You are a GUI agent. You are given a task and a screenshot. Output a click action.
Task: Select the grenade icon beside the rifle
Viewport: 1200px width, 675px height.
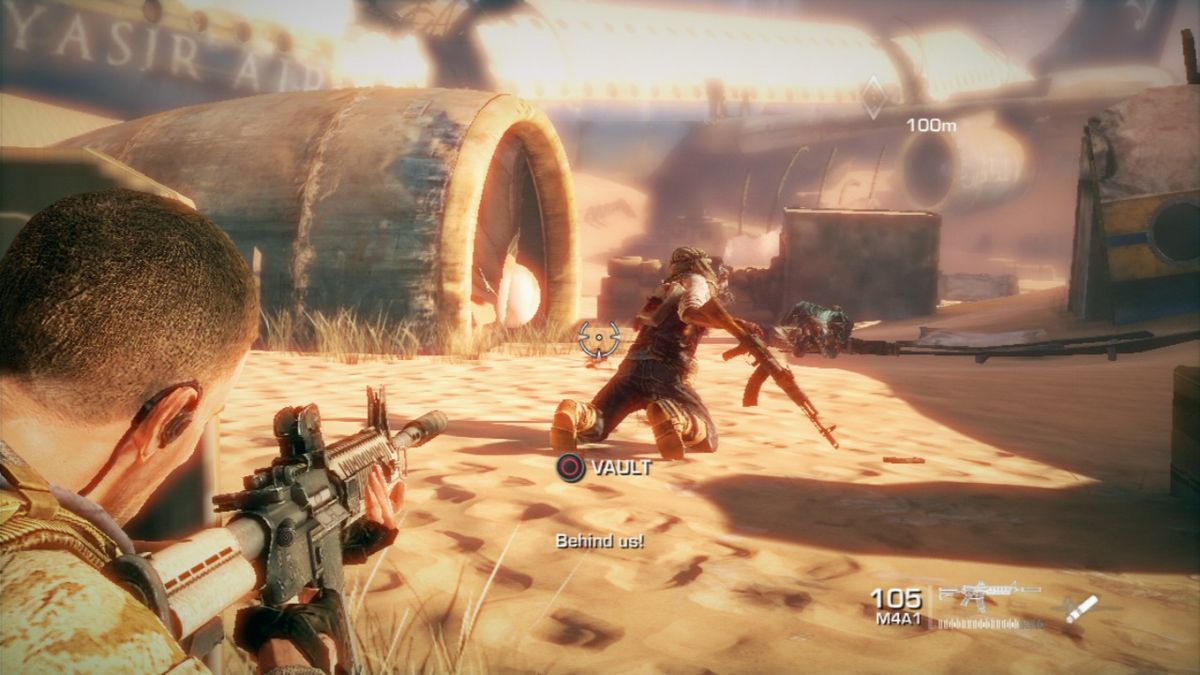1081,608
